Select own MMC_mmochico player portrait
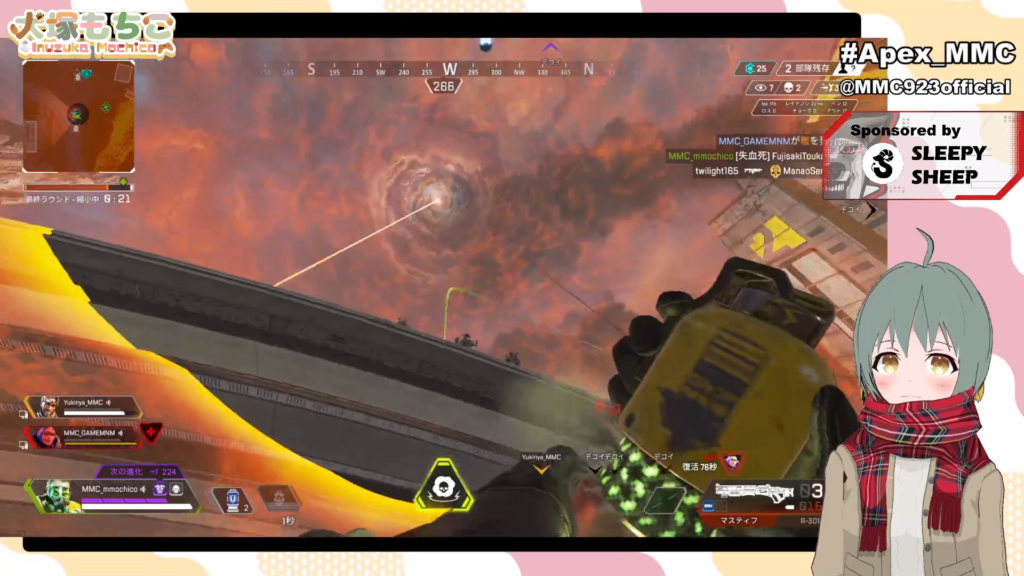Image resolution: width=1024 pixels, height=576 pixels. tap(56, 495)
